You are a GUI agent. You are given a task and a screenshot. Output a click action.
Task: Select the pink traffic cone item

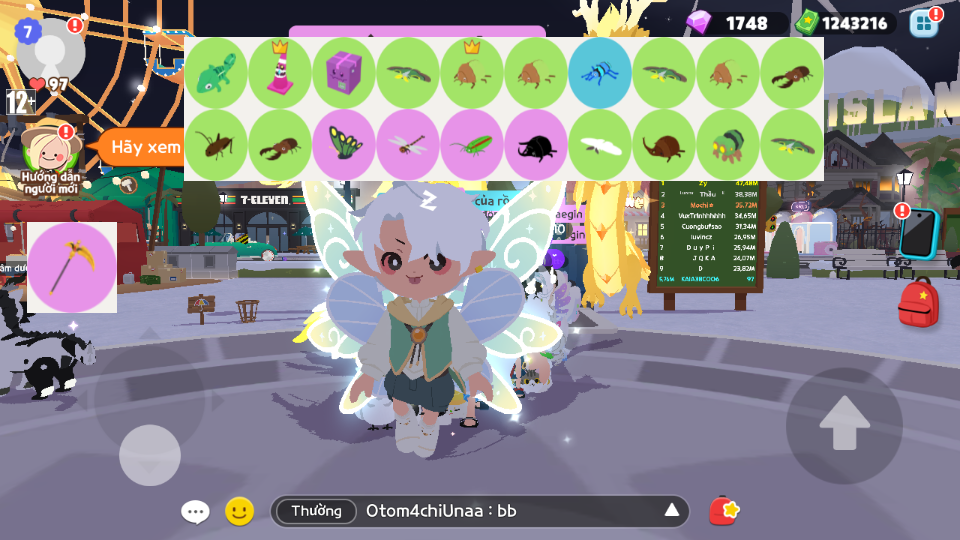pos(280,73)
